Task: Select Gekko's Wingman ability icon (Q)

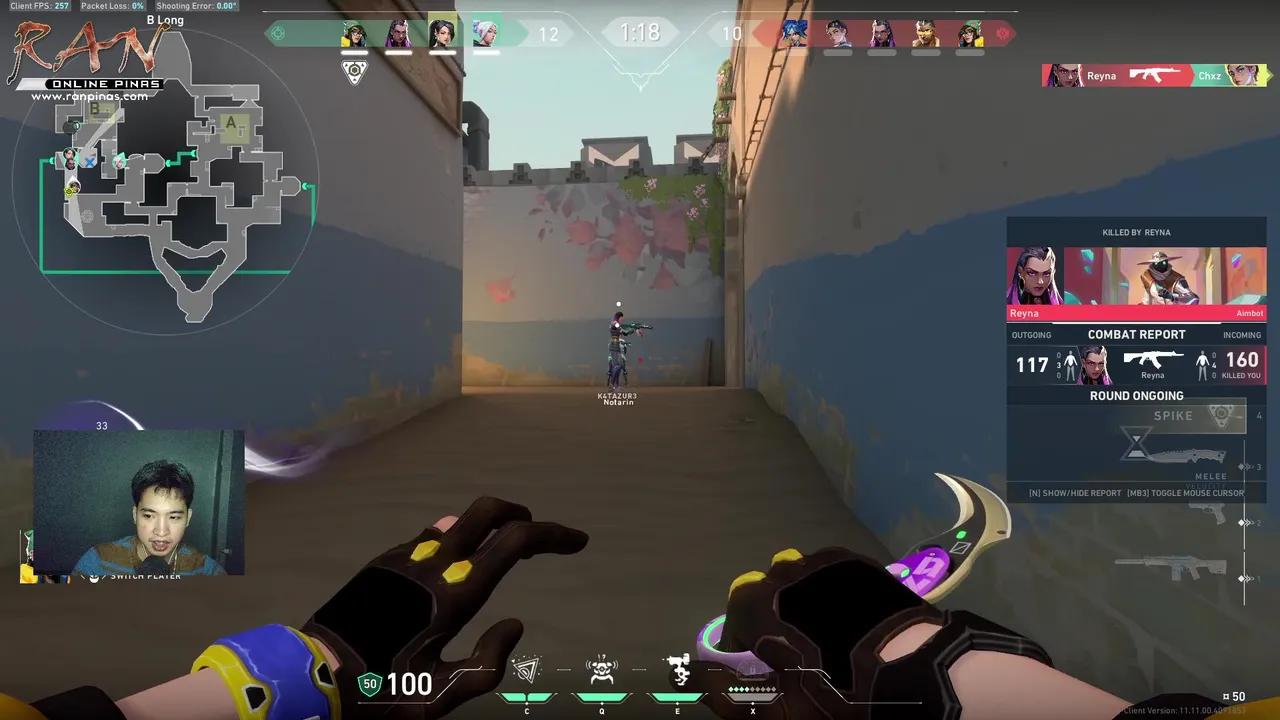Action: tap(601, 672)
